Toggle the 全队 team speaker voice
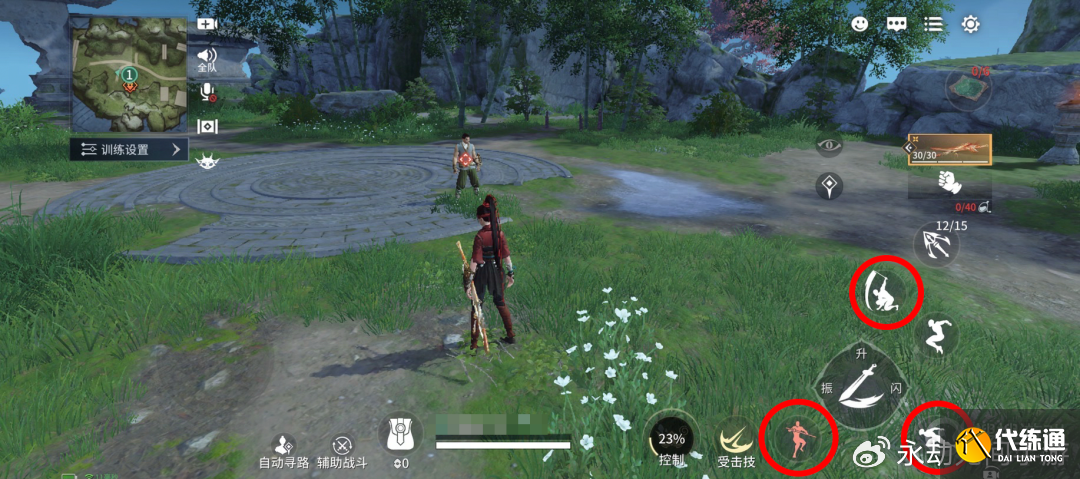This screenshot has height=479, width=1080. (x=207, y=58)
